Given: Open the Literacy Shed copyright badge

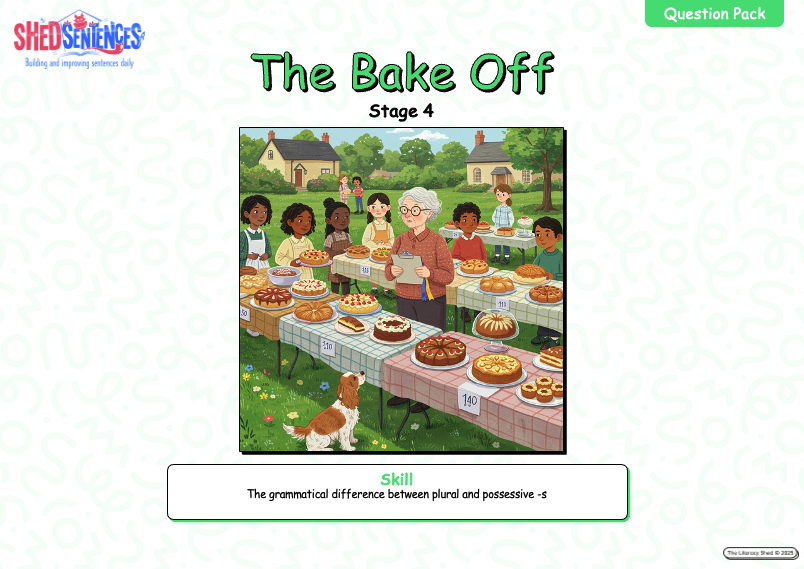Looking at the screenshot, I should point(760,553).
